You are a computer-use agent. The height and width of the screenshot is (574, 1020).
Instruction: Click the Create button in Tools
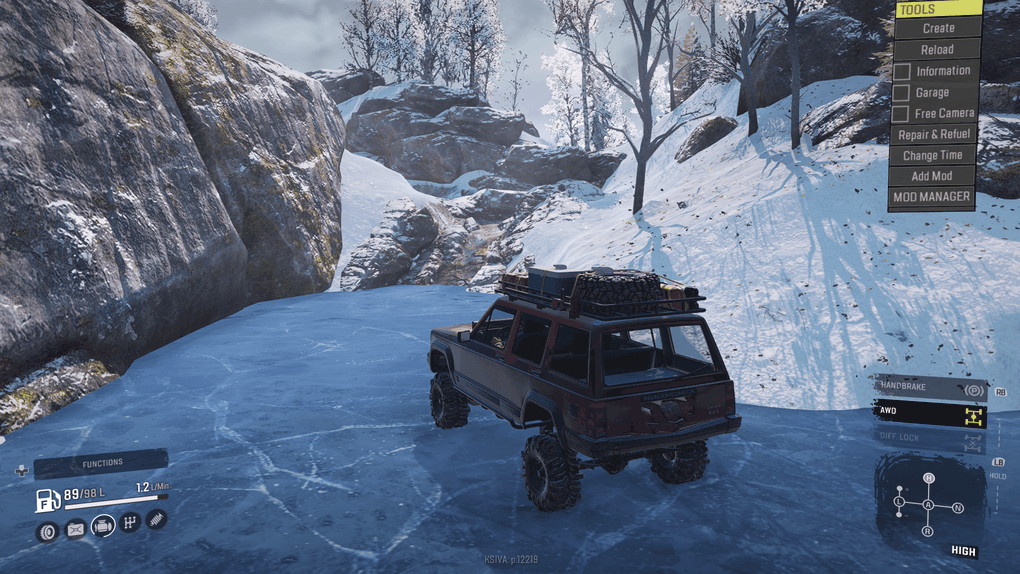(937, 28)
